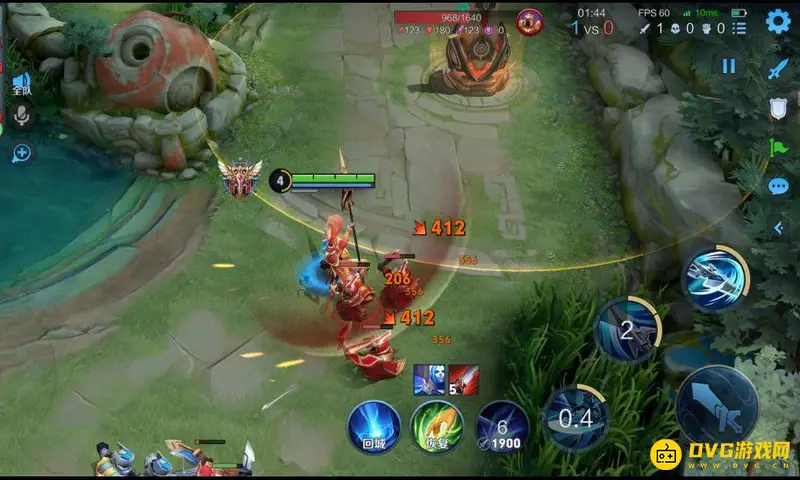Tap the summoner spell showing 1900
The width and height of the screenshot is (800, 480).
[x=502, y=426]
